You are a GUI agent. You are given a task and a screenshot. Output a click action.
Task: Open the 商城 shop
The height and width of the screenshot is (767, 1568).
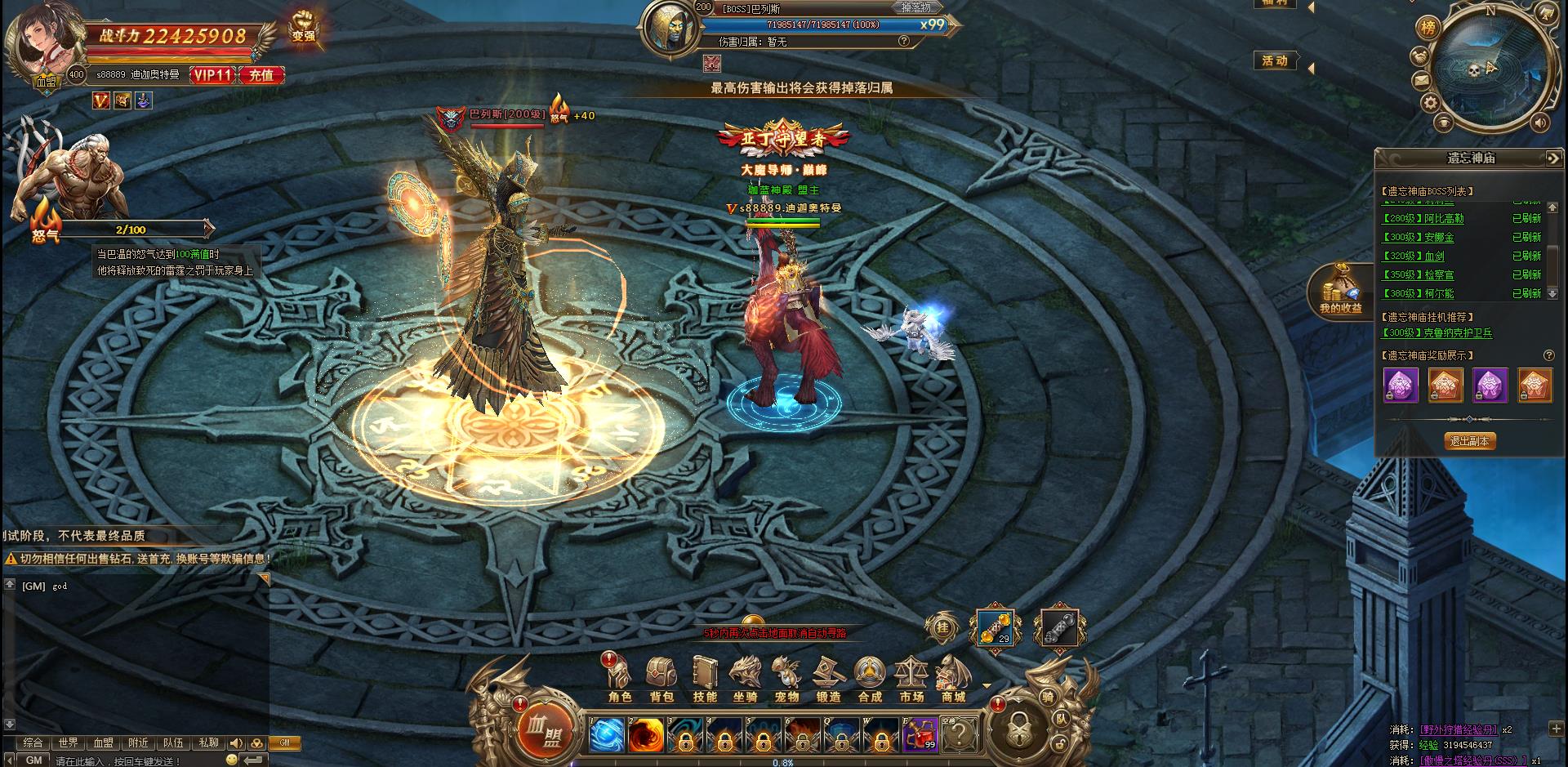953,679
